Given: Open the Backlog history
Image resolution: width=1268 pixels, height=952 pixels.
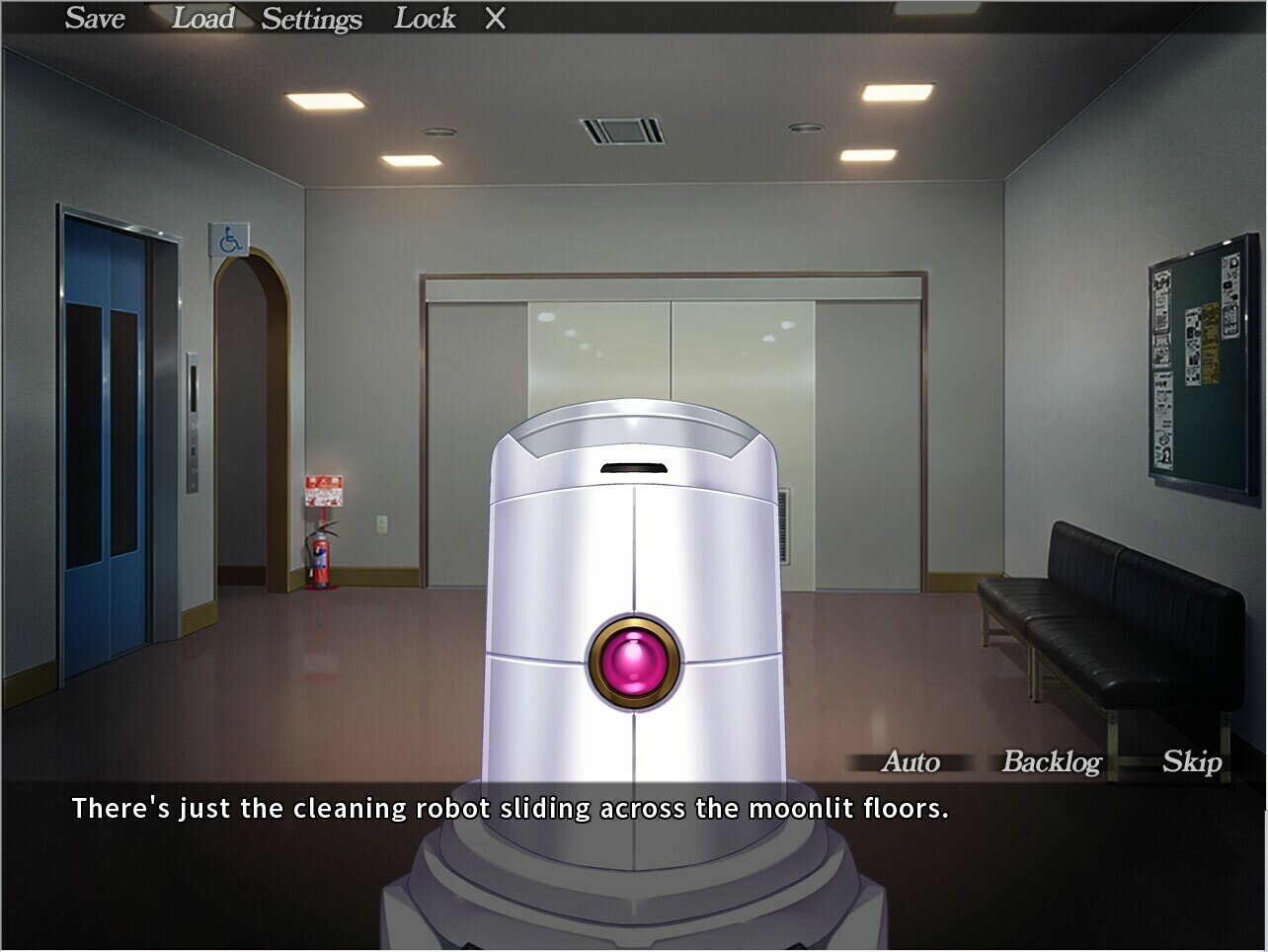Looking at the screenshot, I should 1051,761.
